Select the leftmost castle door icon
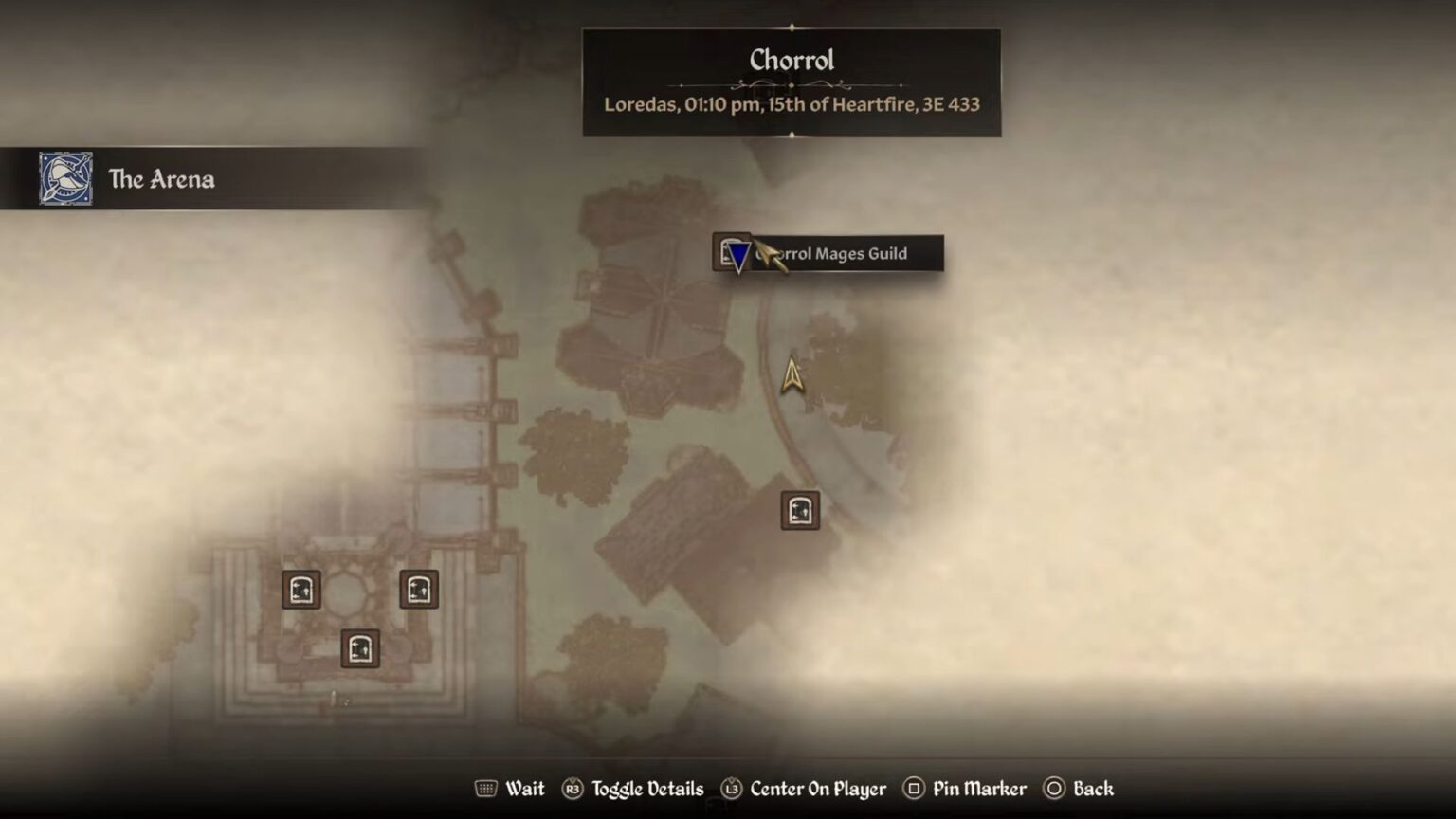Screen dimensions: 1456x819 tap(300, 589)
